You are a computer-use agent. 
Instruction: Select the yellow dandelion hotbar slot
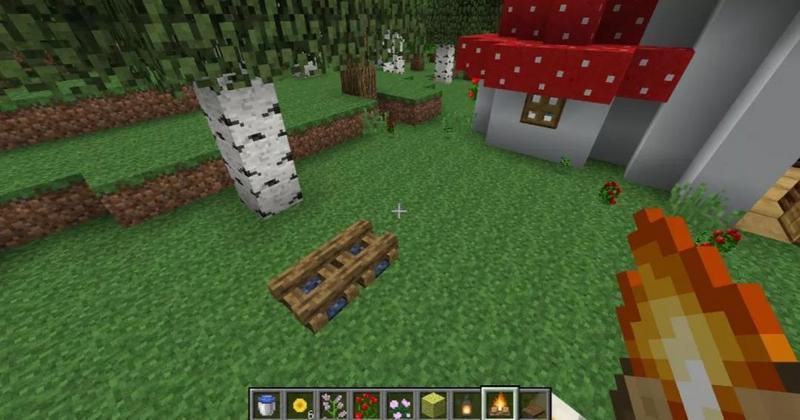(x=298, y=405)
